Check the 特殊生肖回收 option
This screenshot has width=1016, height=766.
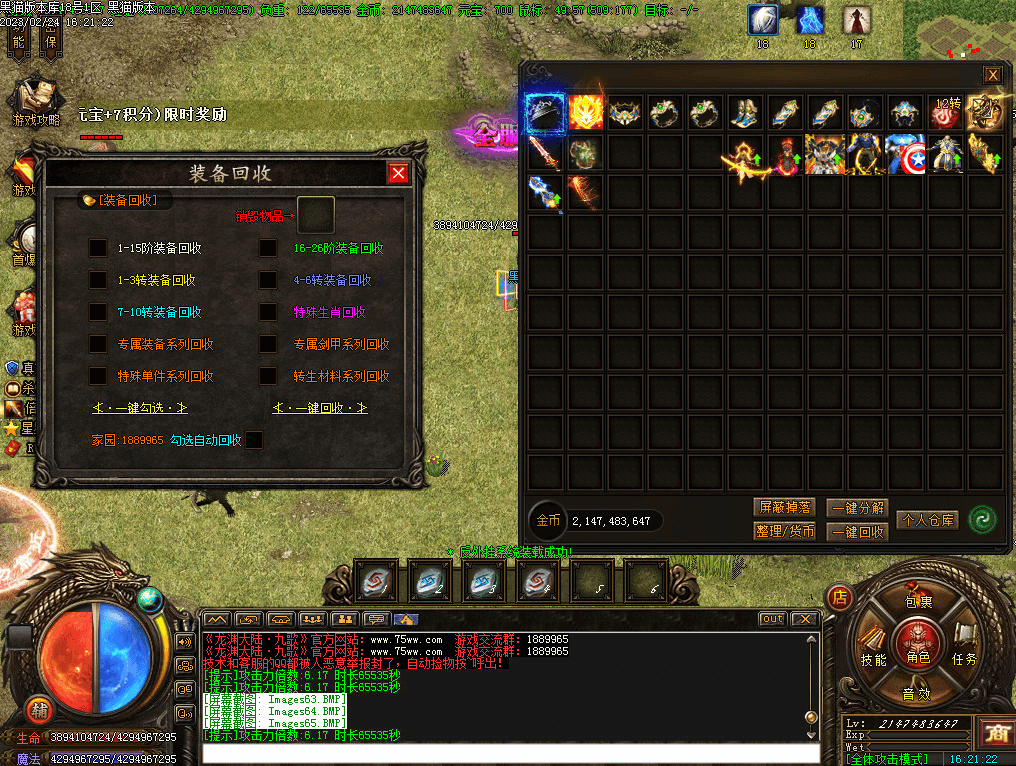click(x=268, y=312)
